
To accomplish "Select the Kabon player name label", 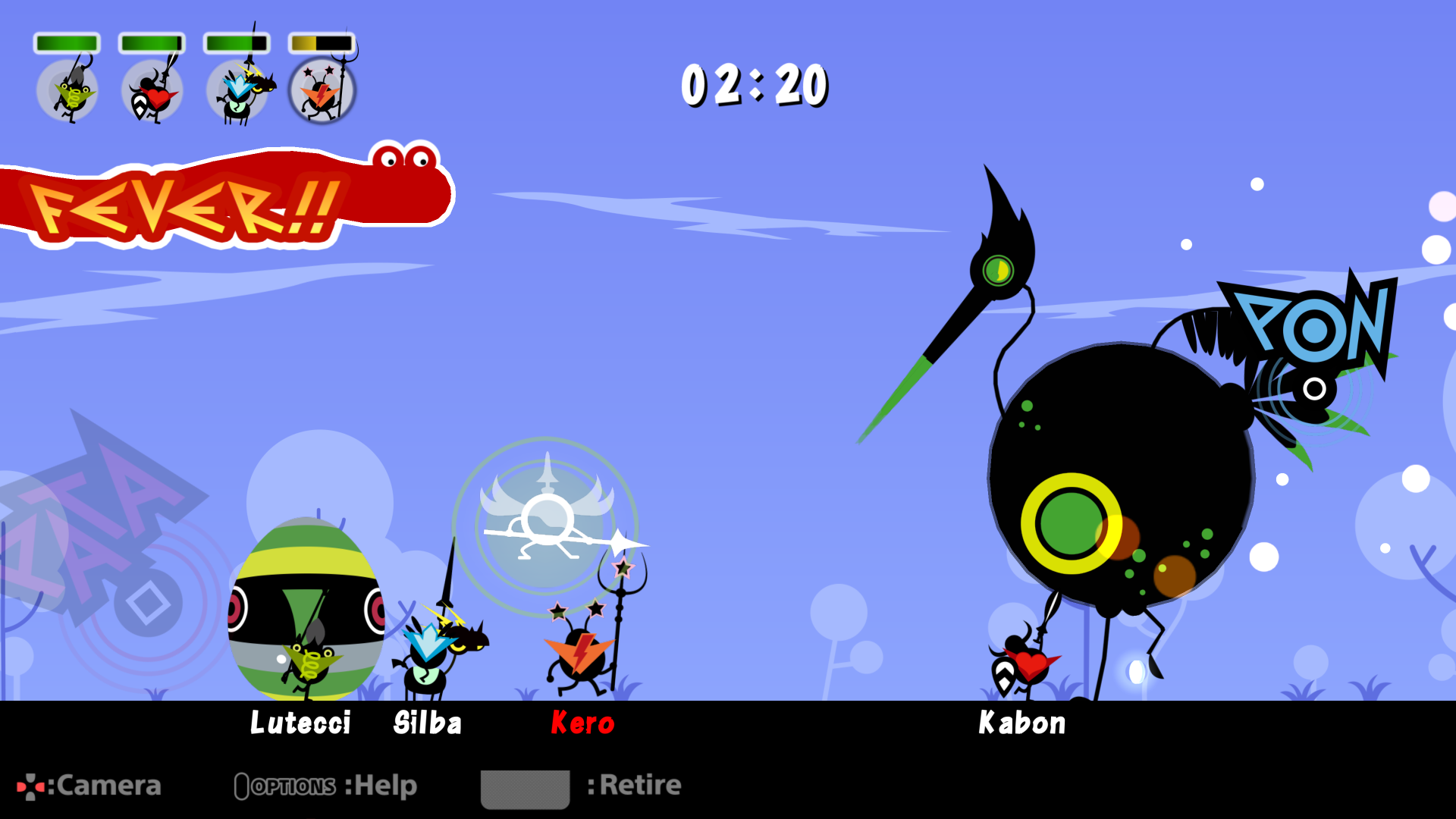I will coord(1022,723).
